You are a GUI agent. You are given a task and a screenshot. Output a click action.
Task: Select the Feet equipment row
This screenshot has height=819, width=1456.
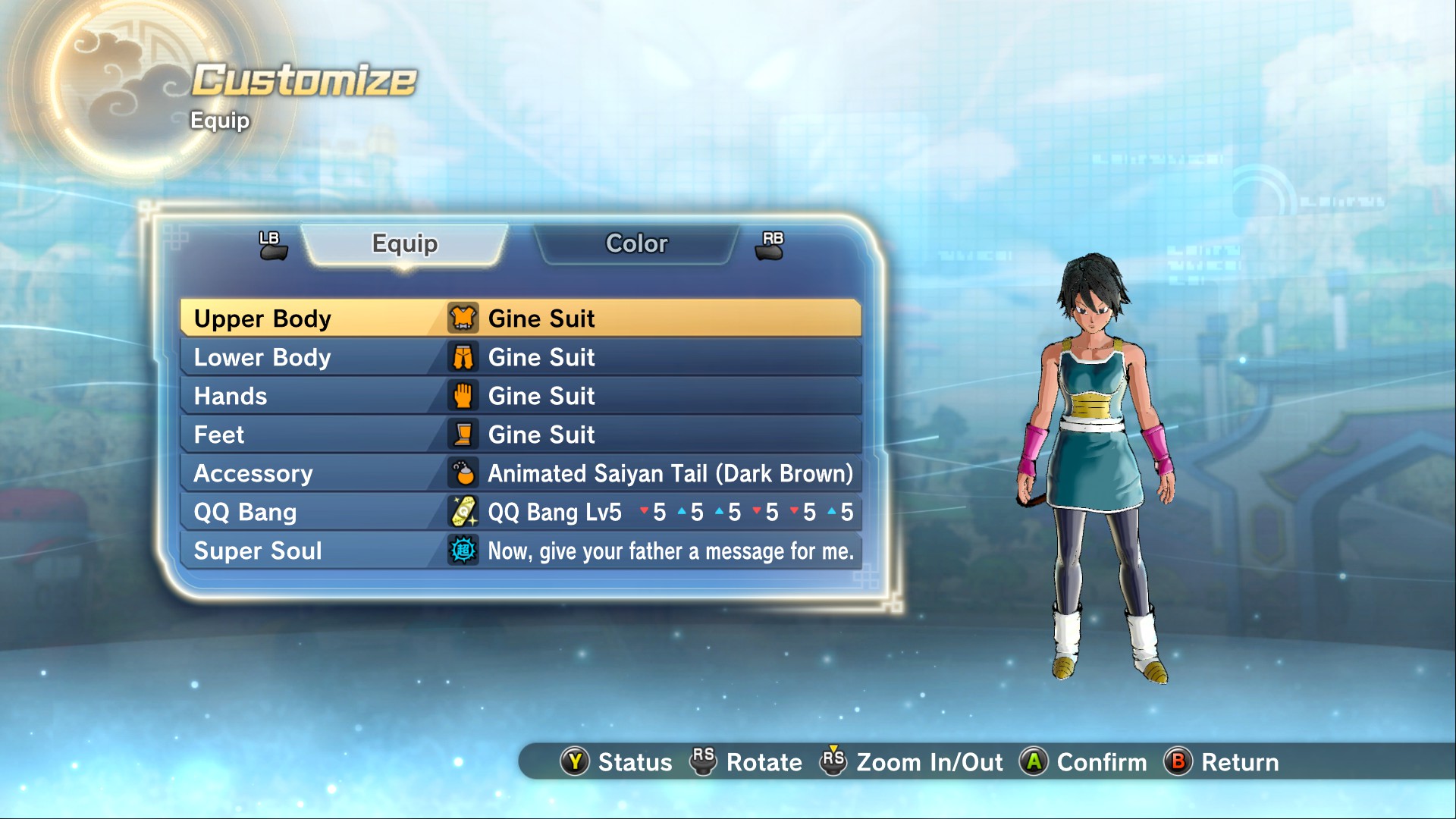click(x=520, y=435)
